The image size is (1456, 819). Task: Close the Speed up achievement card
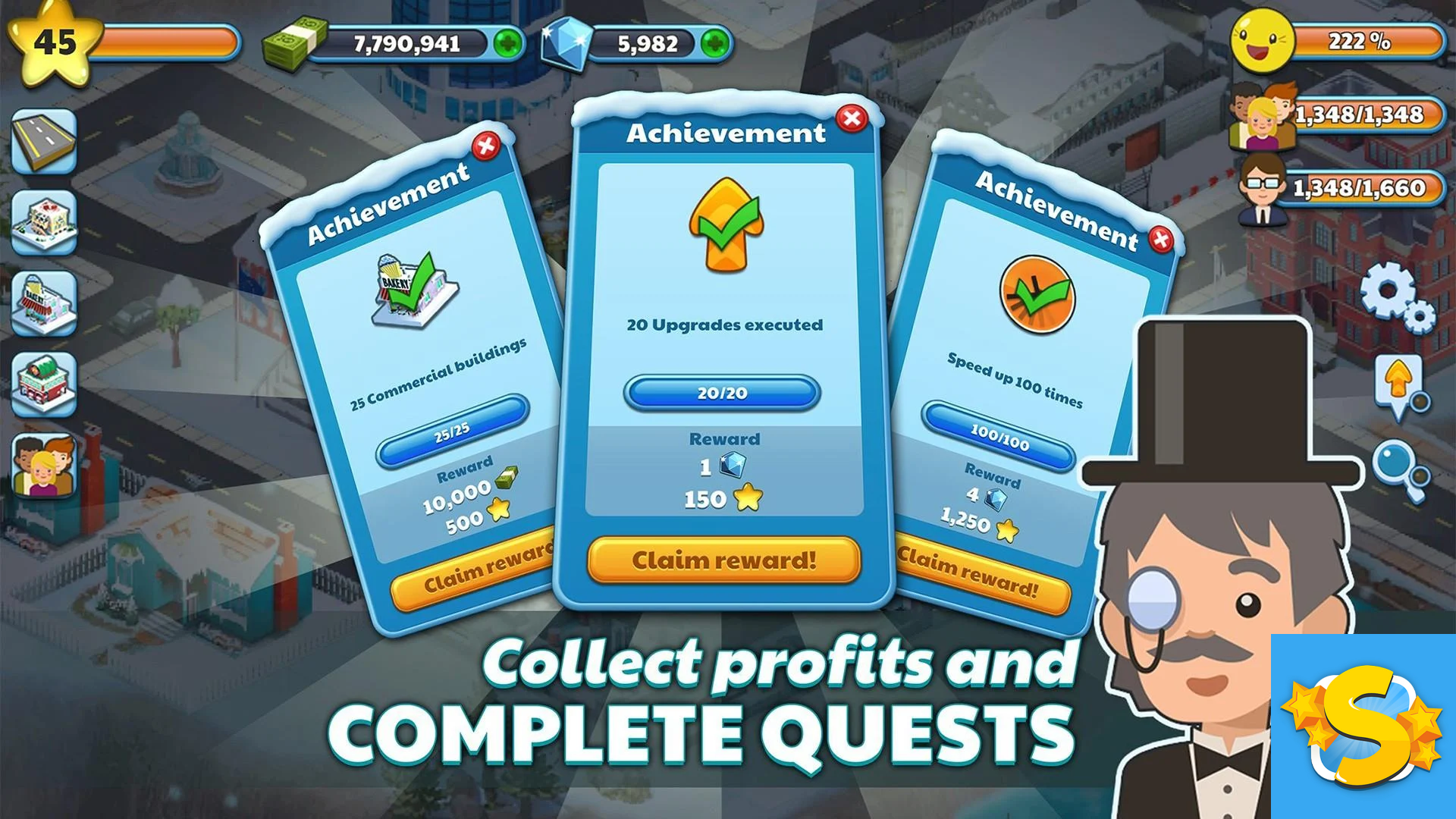[1160, 240]
